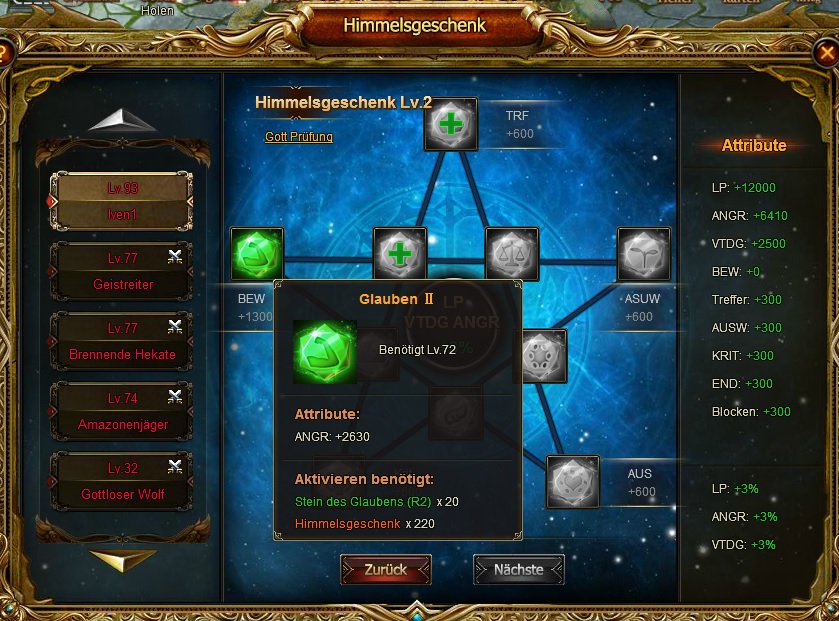The width and height of the screenshot is (839, 621).
Task: Pick the Amazonenjäger hero entry
Action: click(x=123, y=411)
